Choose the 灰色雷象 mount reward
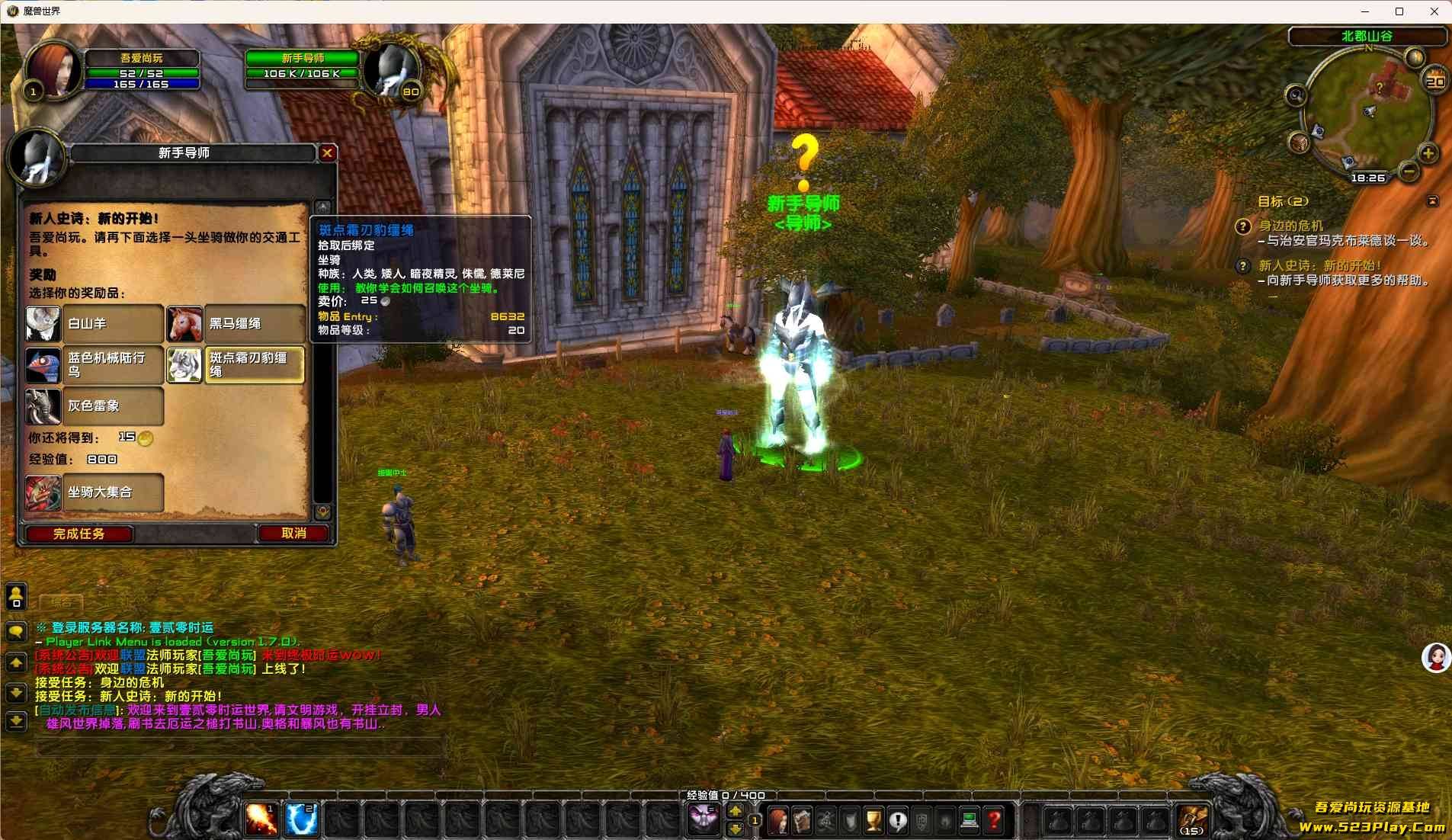This screenshot has width=1452, height=840. [x=95, y=406]
